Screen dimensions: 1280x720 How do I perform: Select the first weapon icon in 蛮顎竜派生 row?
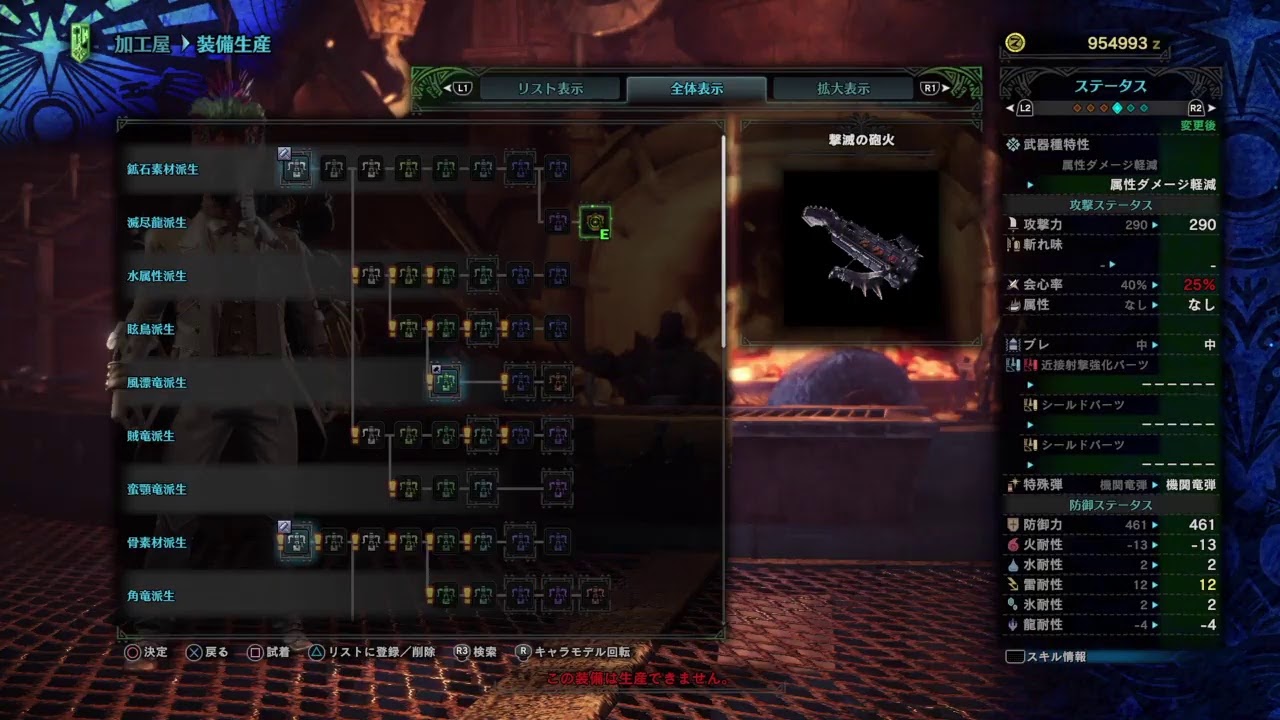[407, 489]
